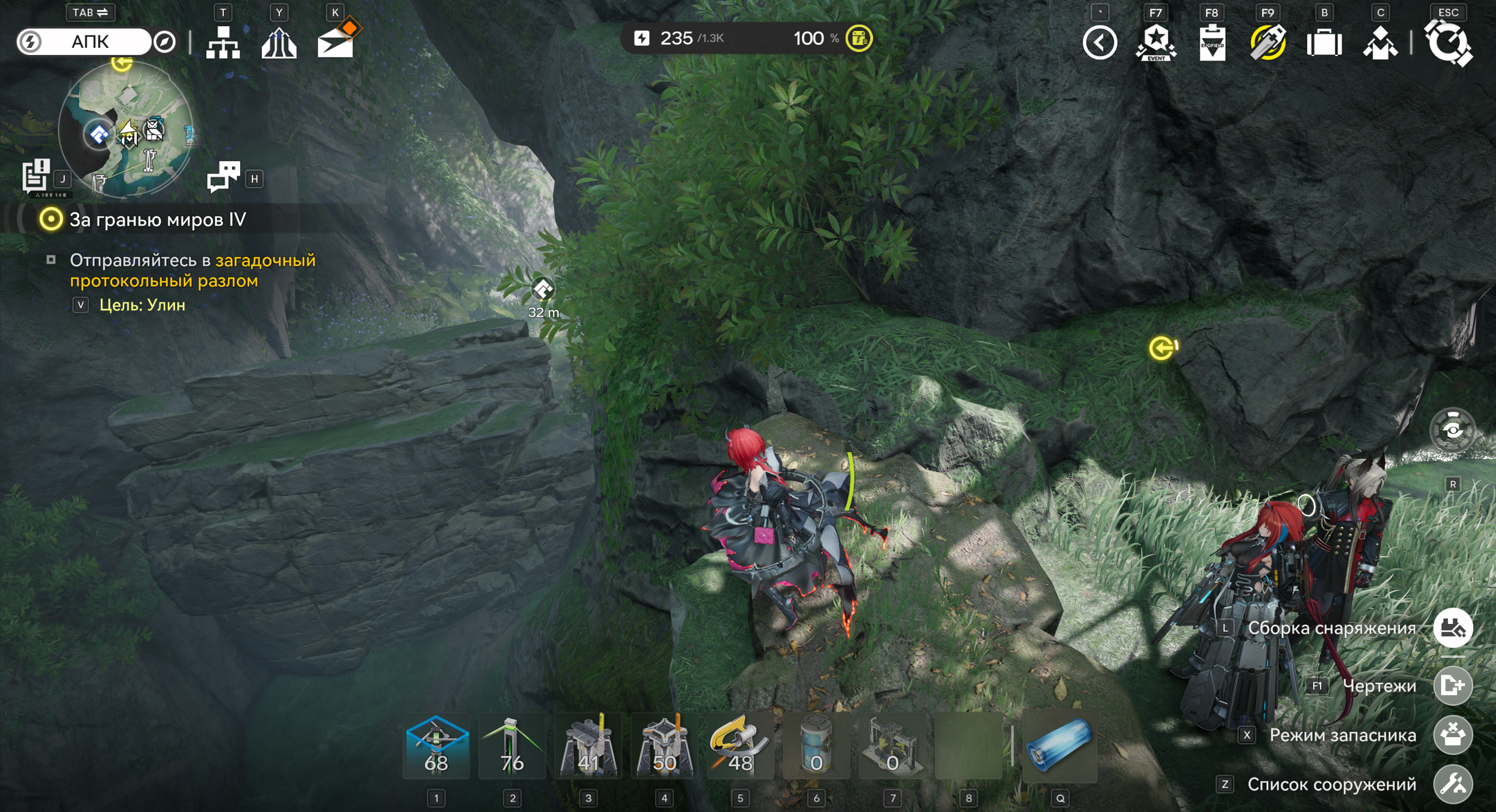
Task: Open «Сборка снаряжения» gear assembly
Action: 1453,628
